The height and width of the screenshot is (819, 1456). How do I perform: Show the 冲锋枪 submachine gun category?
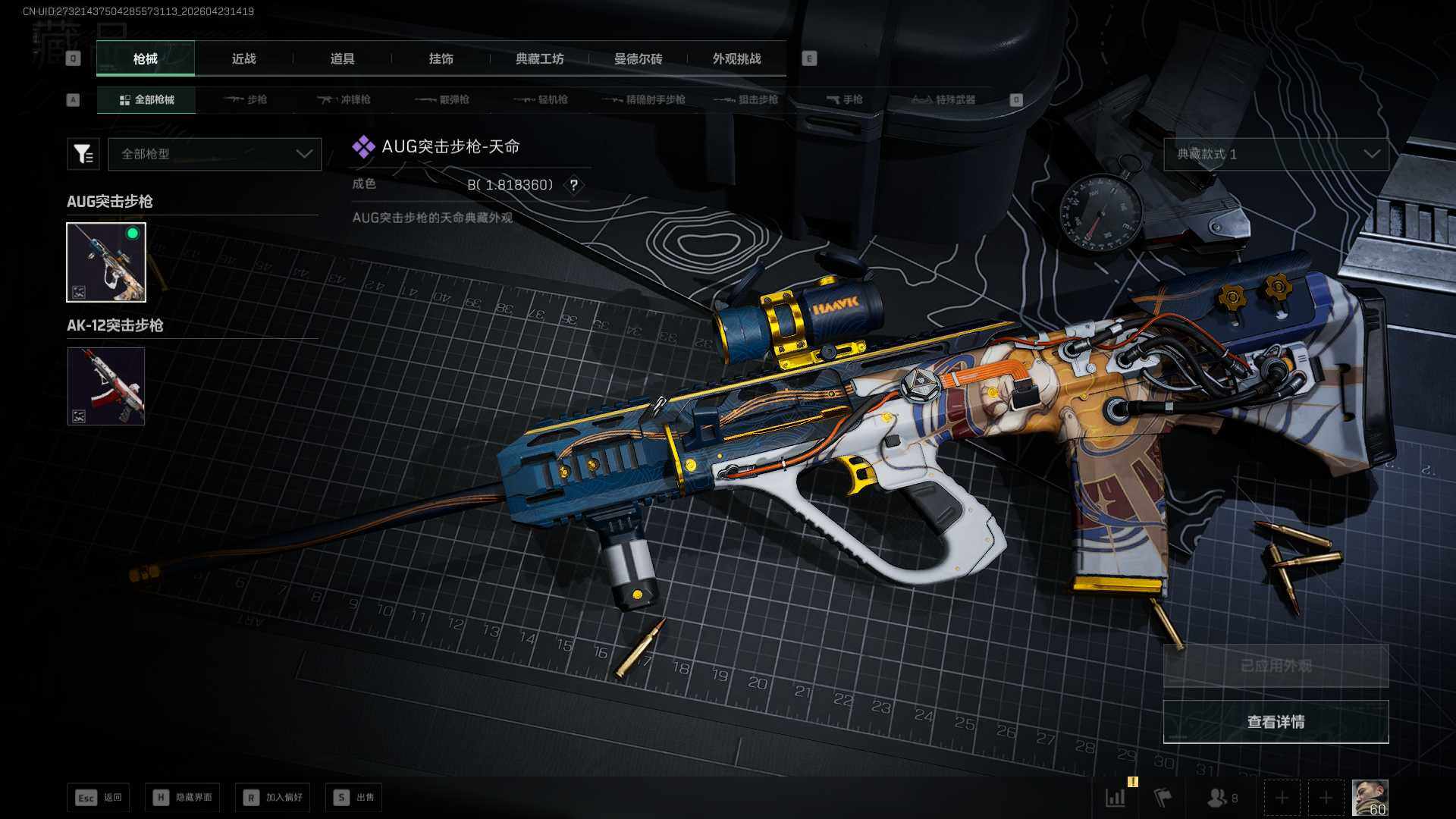pos(344,100)
